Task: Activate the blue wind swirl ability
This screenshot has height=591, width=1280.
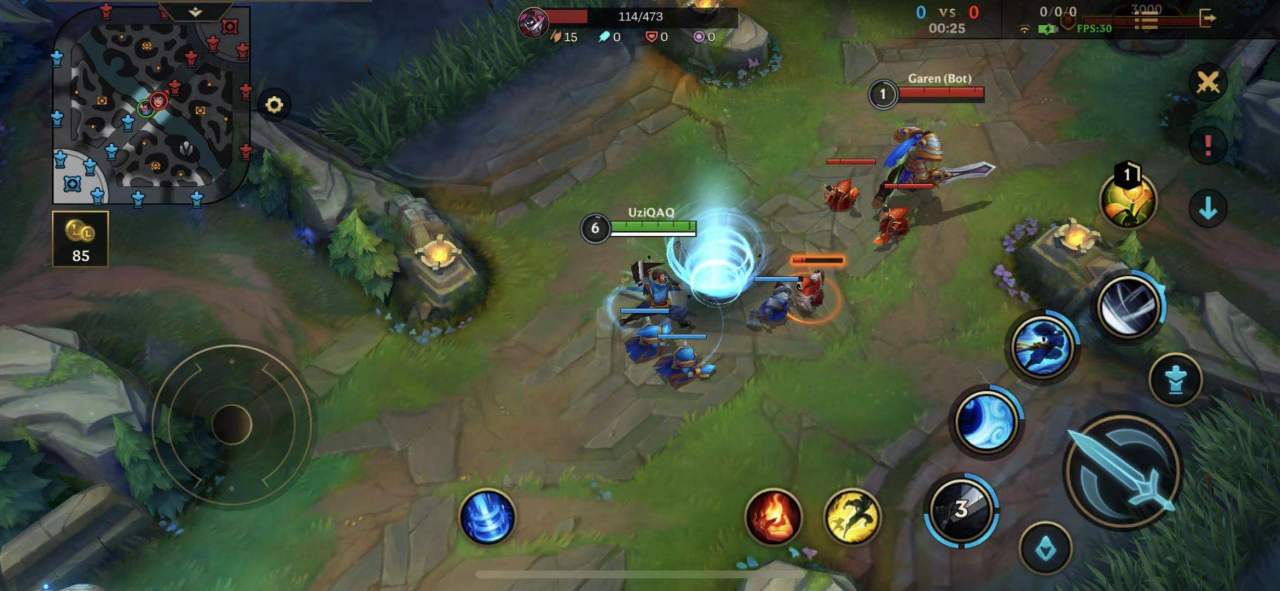Action: pyautogui.click(x=985, y=421)
